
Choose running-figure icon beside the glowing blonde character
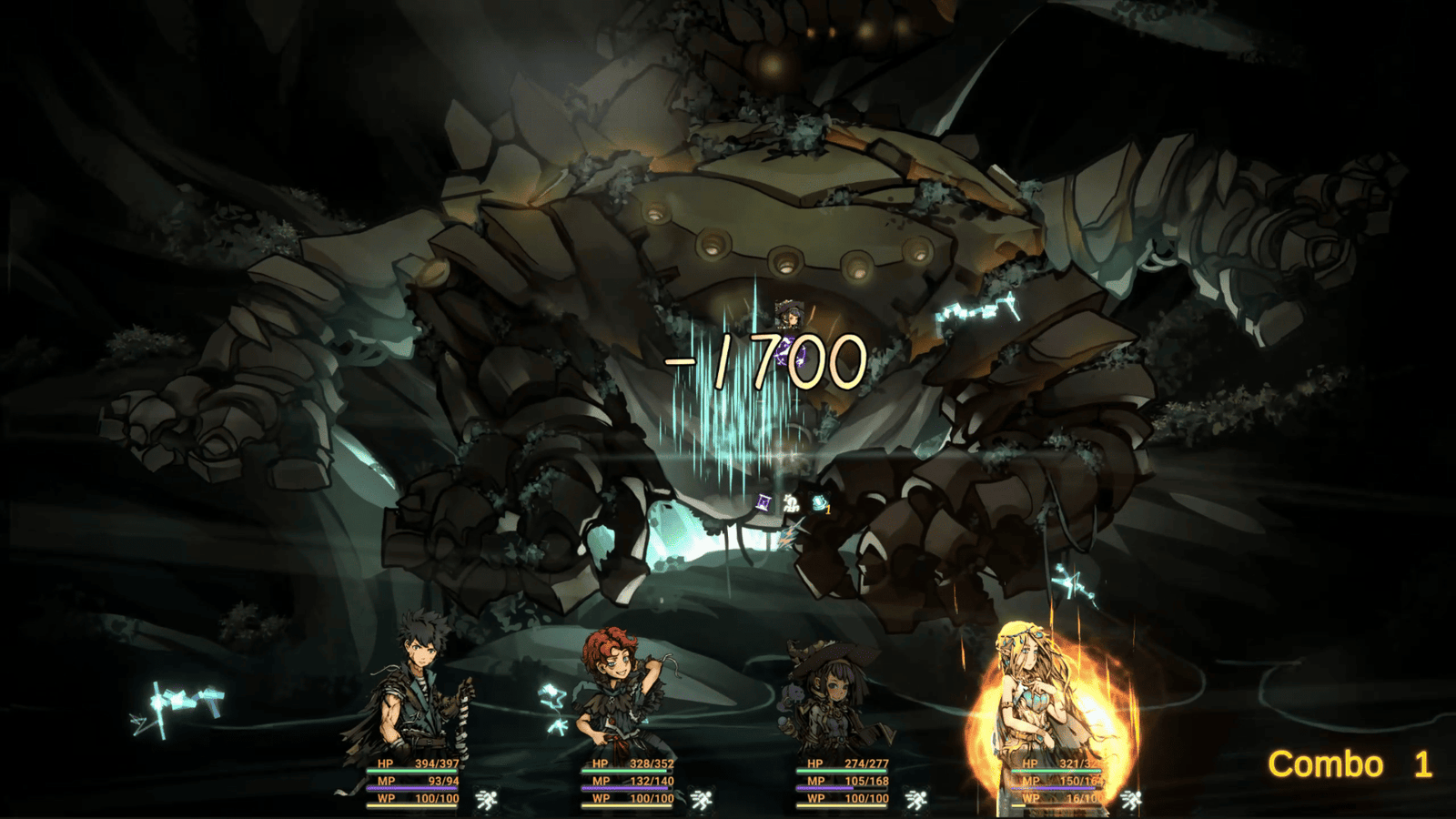[x=1131, y=800]
